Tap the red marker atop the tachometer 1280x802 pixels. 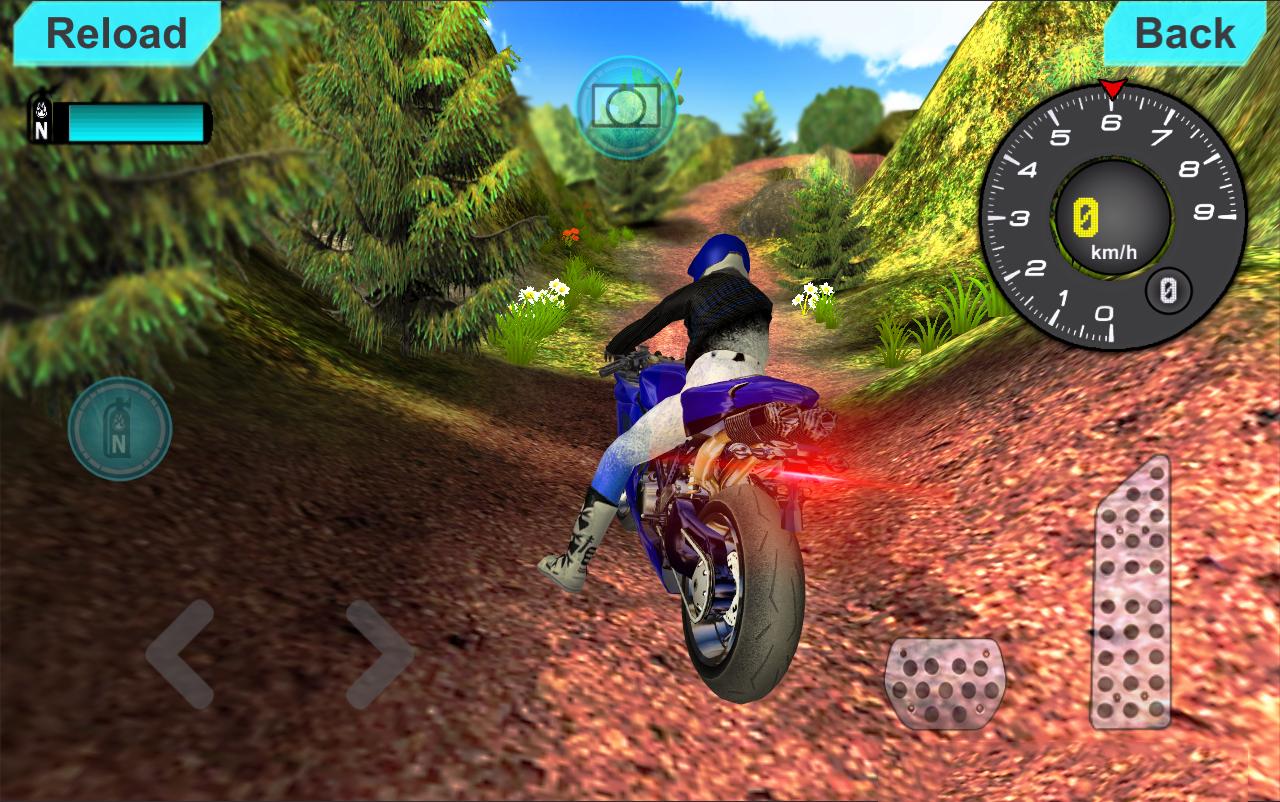[x=1112, y=87]
